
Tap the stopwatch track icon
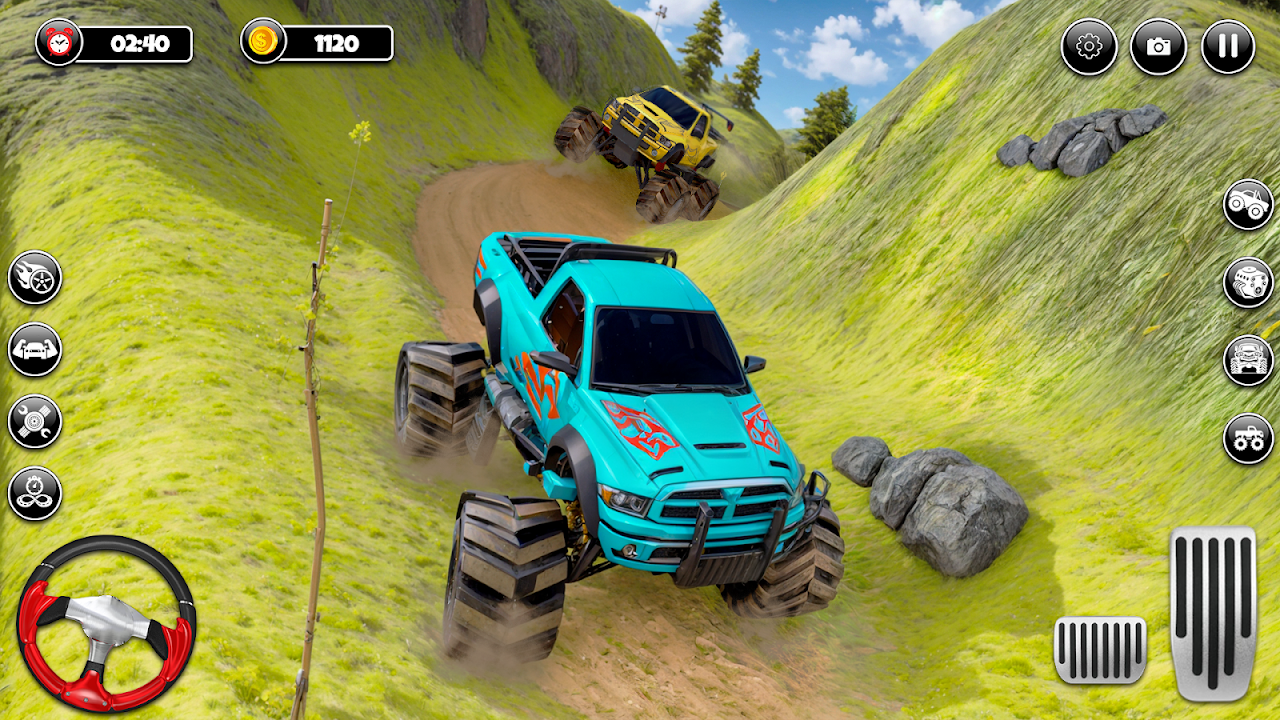pyautogui.click(x=35, y=493)
